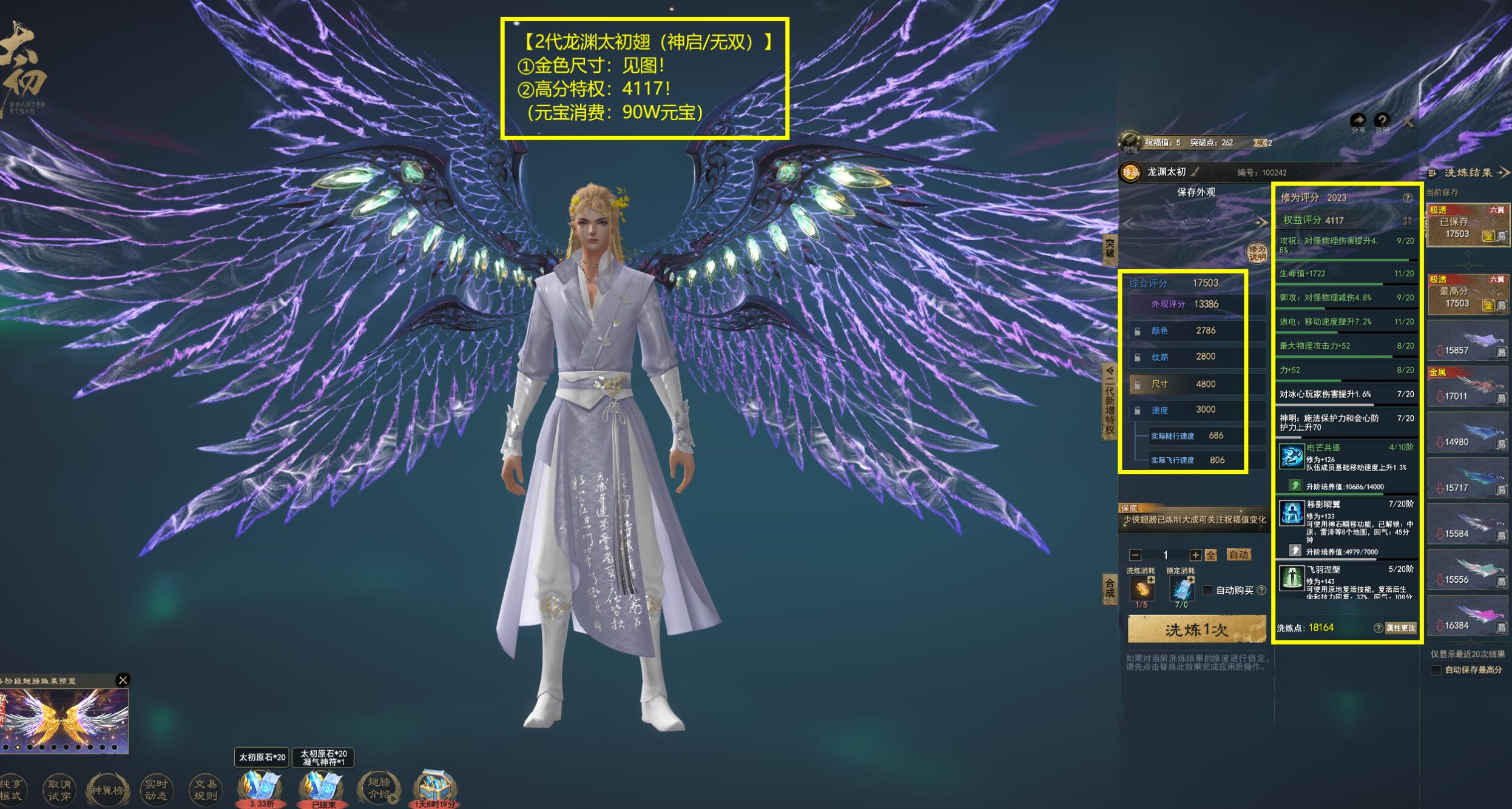The width and height of the screenshot is (1512, 809).
Task: Open the 属性更改 attribute change button
Action: click(1400, 628)
